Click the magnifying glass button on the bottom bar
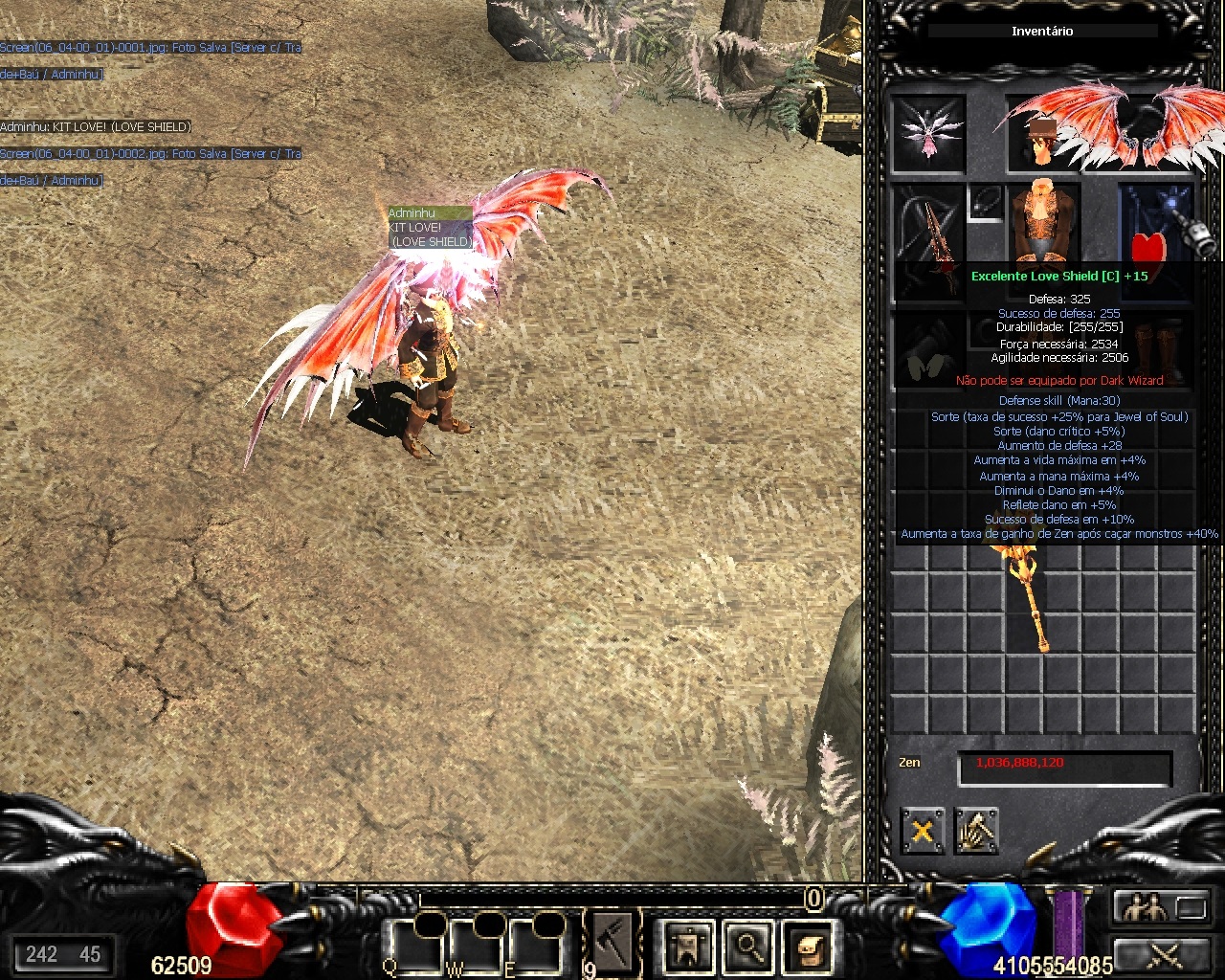Viewport: 1225px width, 980px height. pos(747,946)
